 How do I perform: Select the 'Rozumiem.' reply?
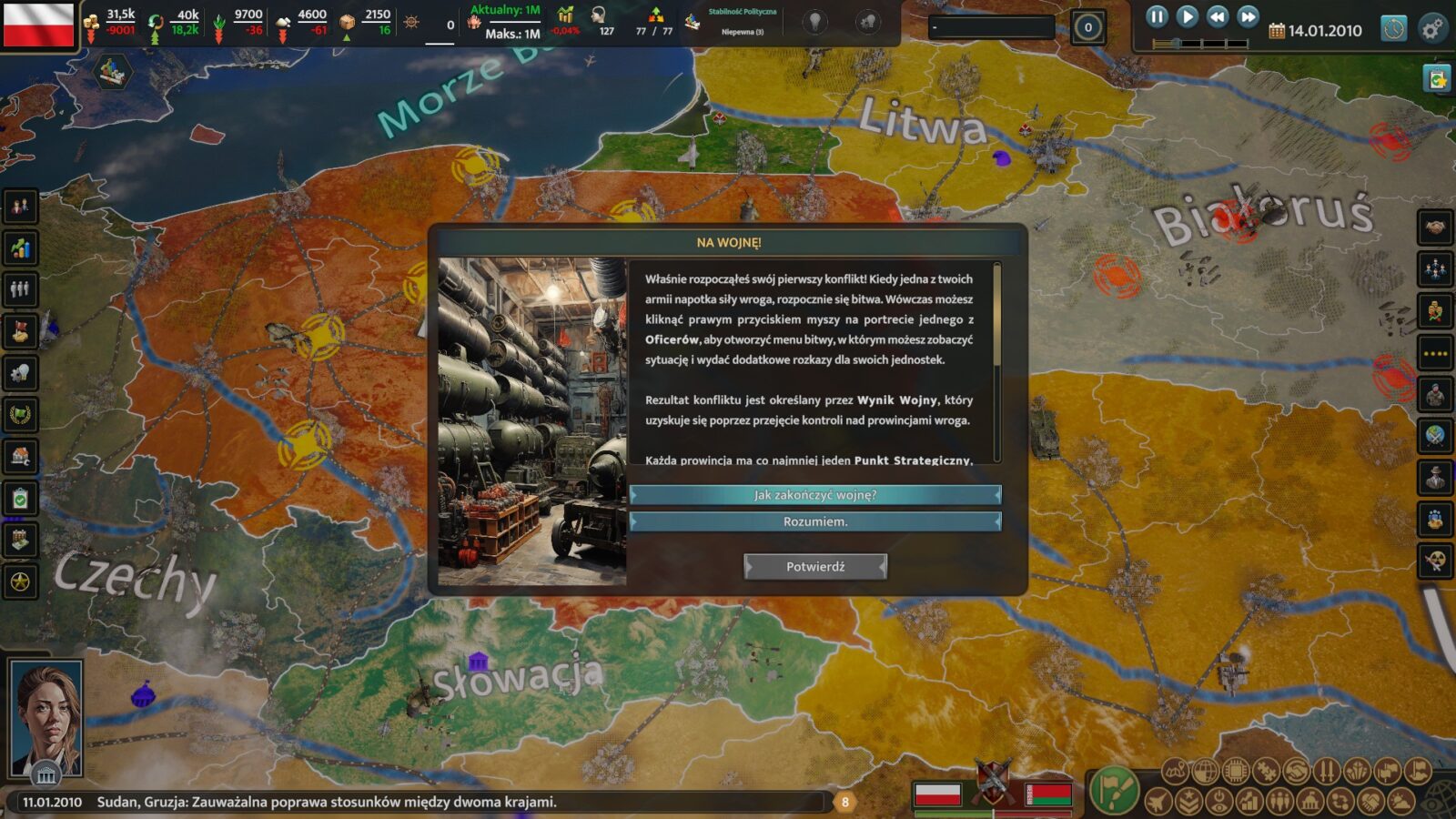pyautogui.click(x=814, y=521)
